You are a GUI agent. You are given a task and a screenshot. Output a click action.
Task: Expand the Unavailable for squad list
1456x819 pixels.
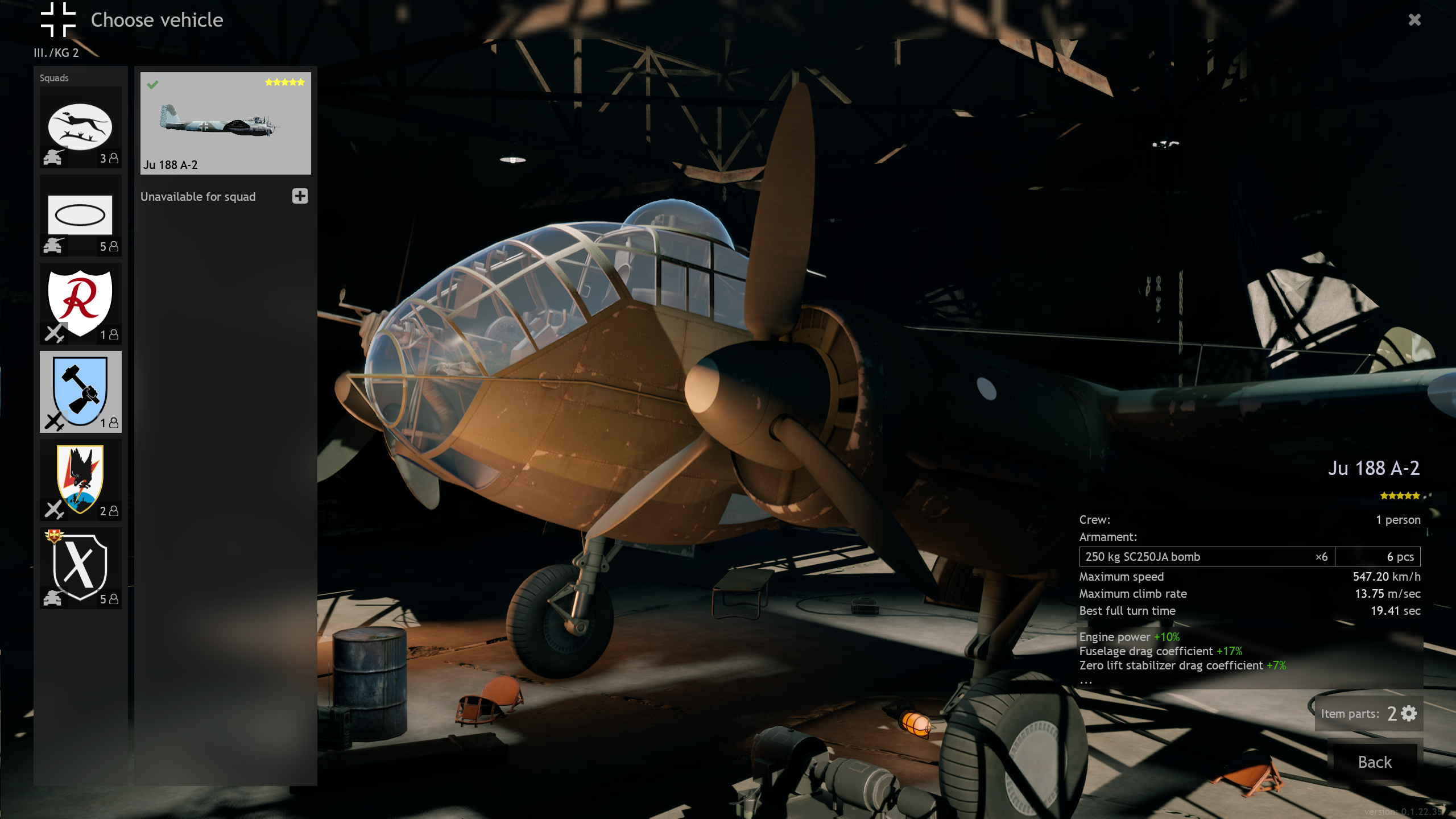point(300,196)
